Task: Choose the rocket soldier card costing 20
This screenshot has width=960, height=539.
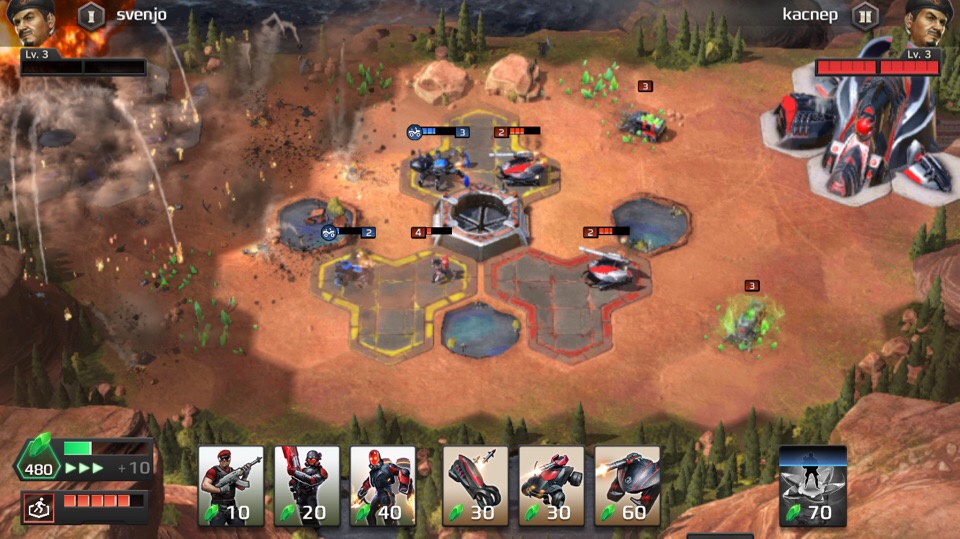Action: 307,486
